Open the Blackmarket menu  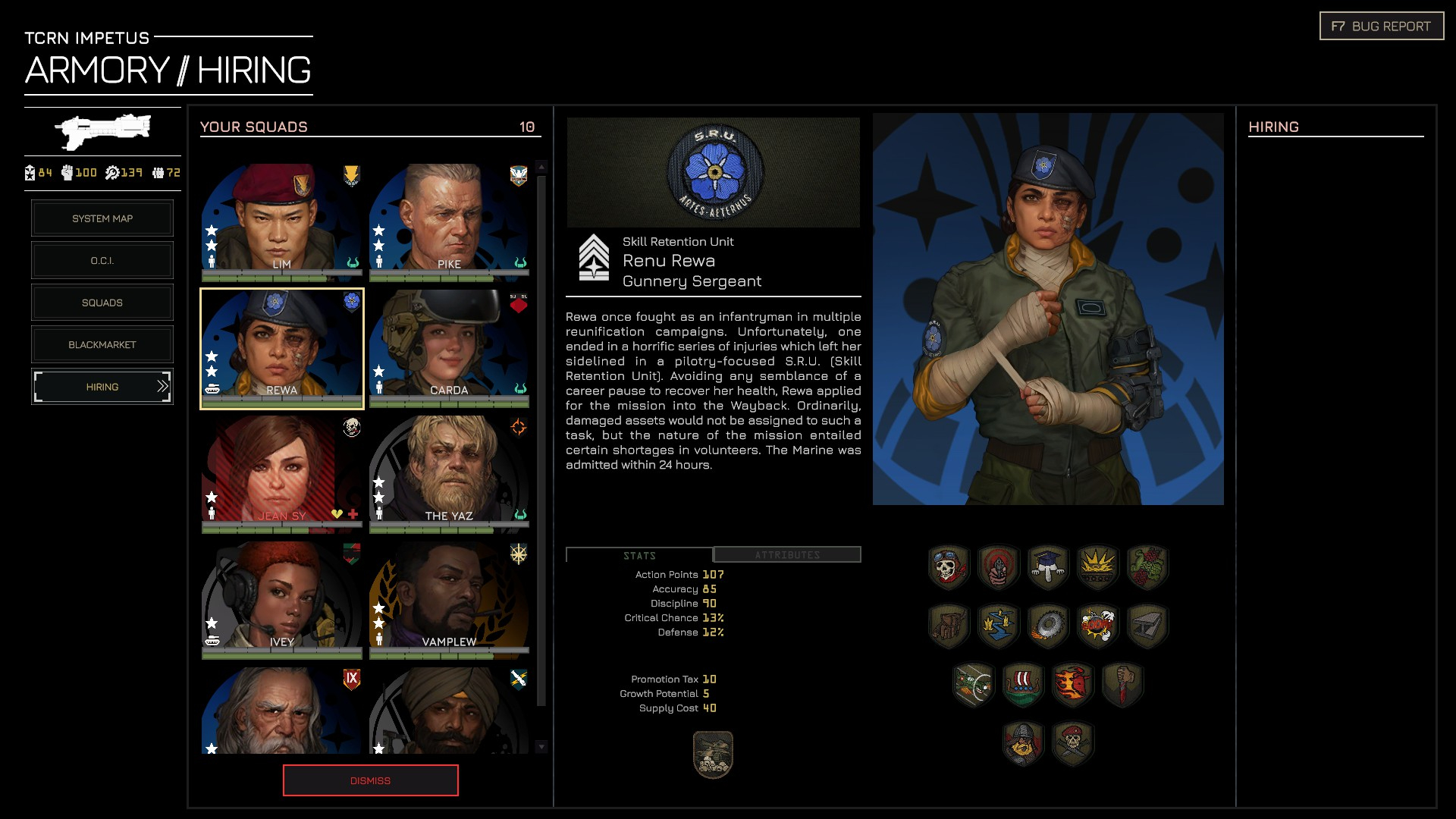click(x=102, y=345)
